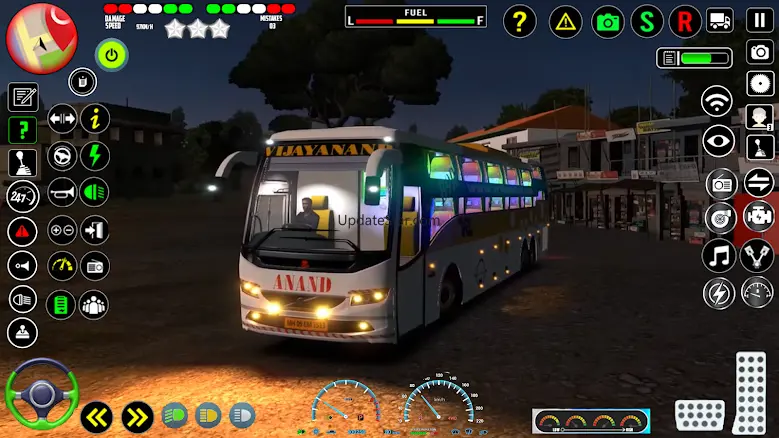Open the truck icon button
The height and width of the screenshot is (438, 779).
[720, 20]
